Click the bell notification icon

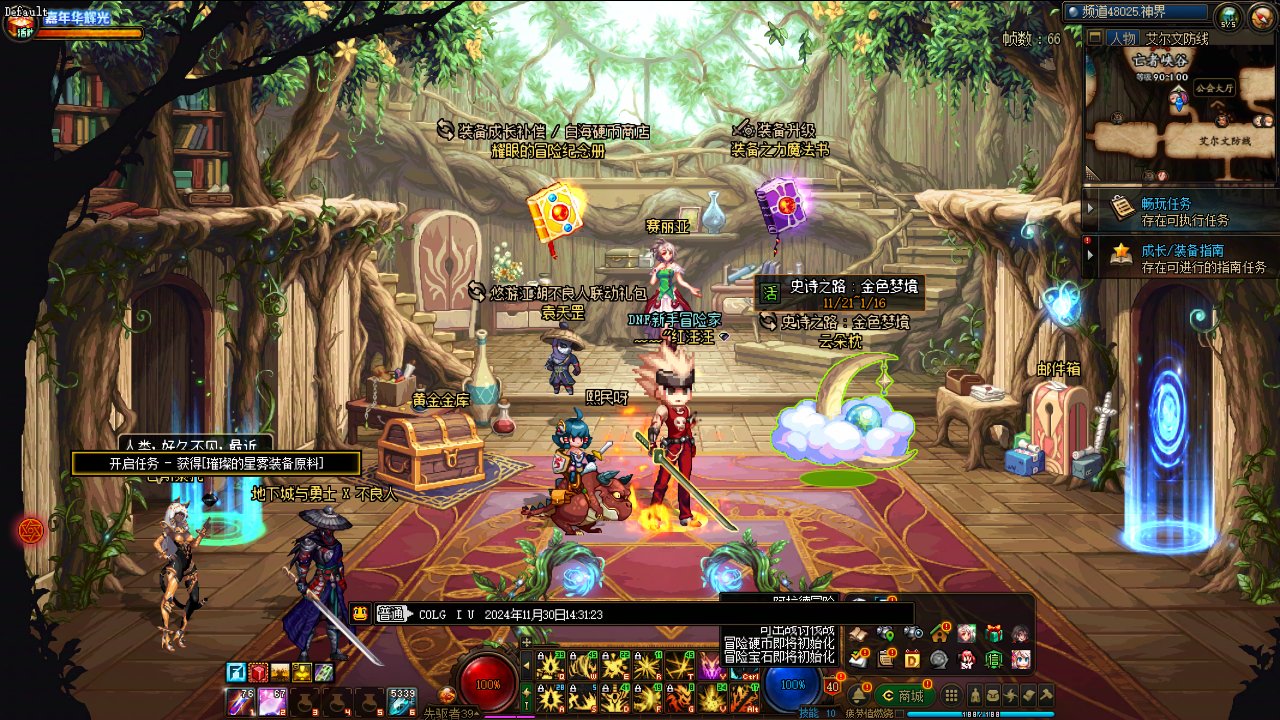(x=858, y=695)
